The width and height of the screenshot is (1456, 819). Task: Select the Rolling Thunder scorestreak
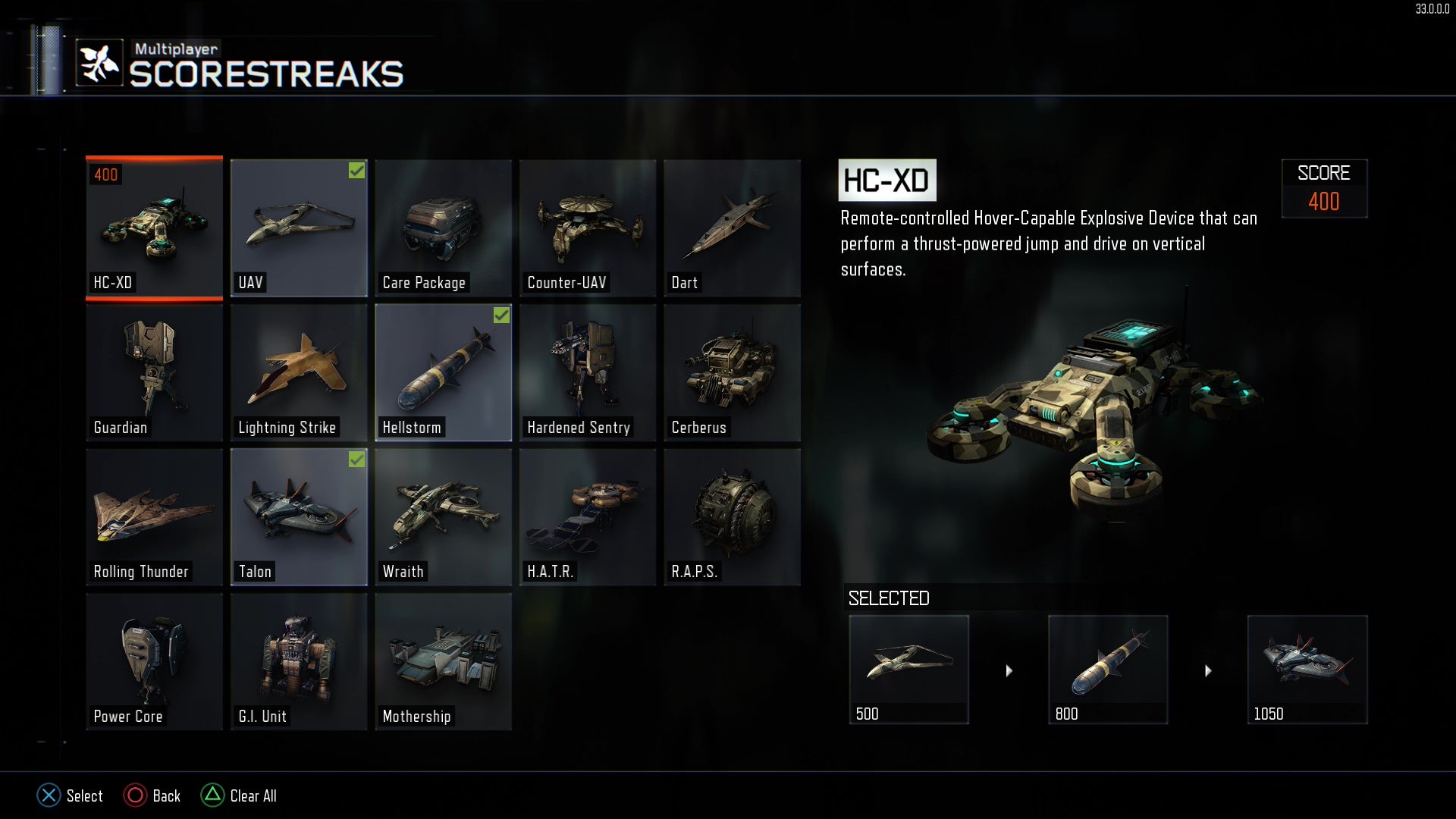[154, 516]
